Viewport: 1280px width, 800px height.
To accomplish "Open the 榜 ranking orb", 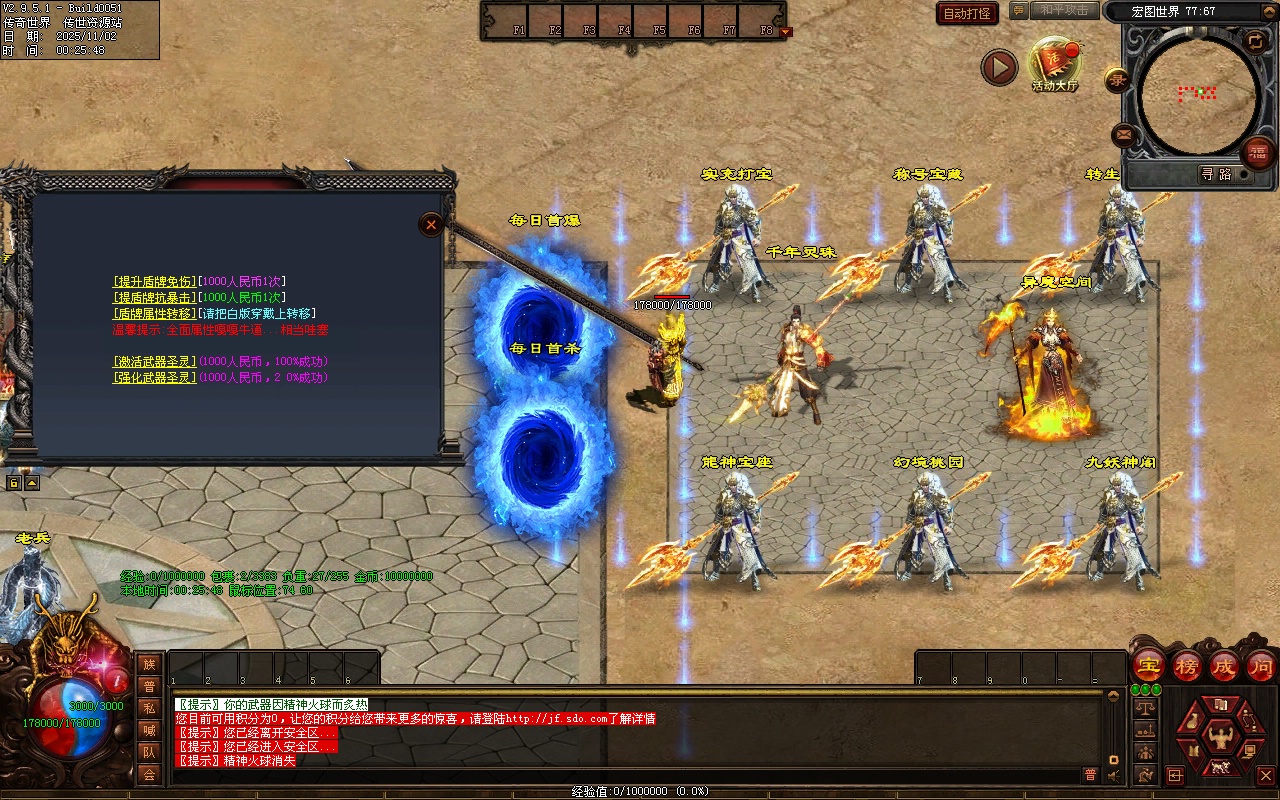I will (x=1187, y=666).
